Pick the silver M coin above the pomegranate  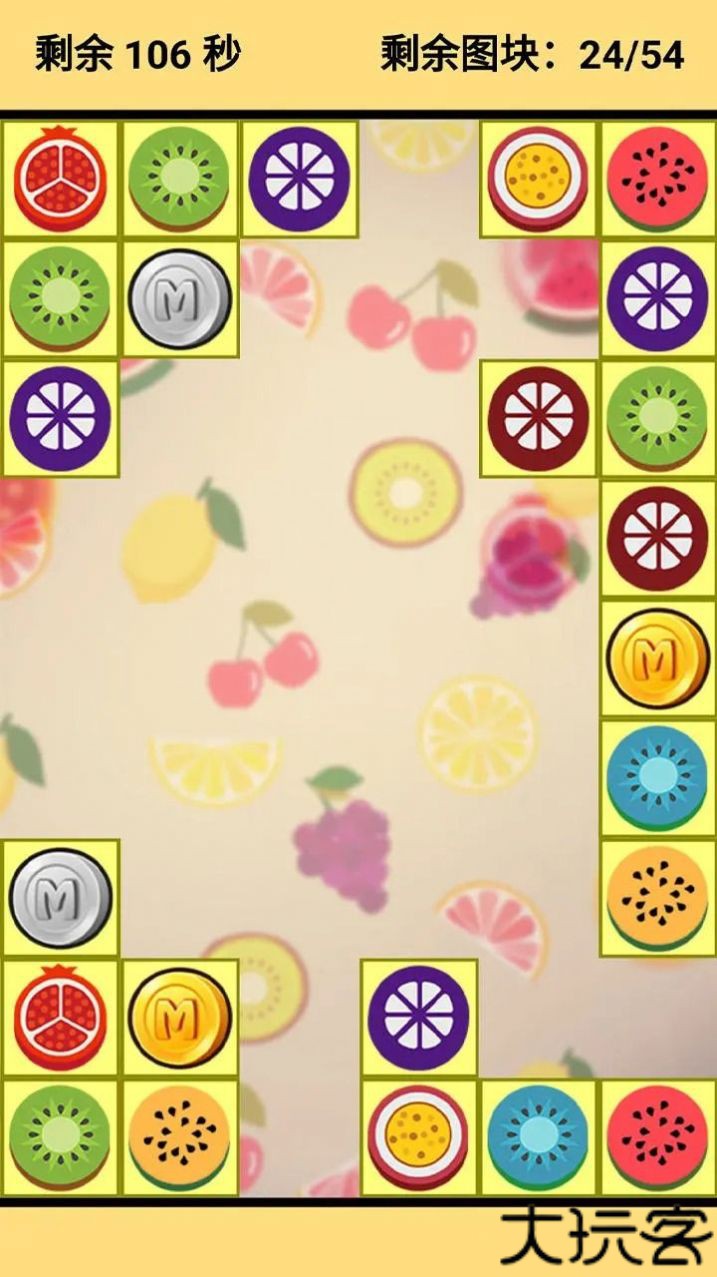tap(60, 898)
